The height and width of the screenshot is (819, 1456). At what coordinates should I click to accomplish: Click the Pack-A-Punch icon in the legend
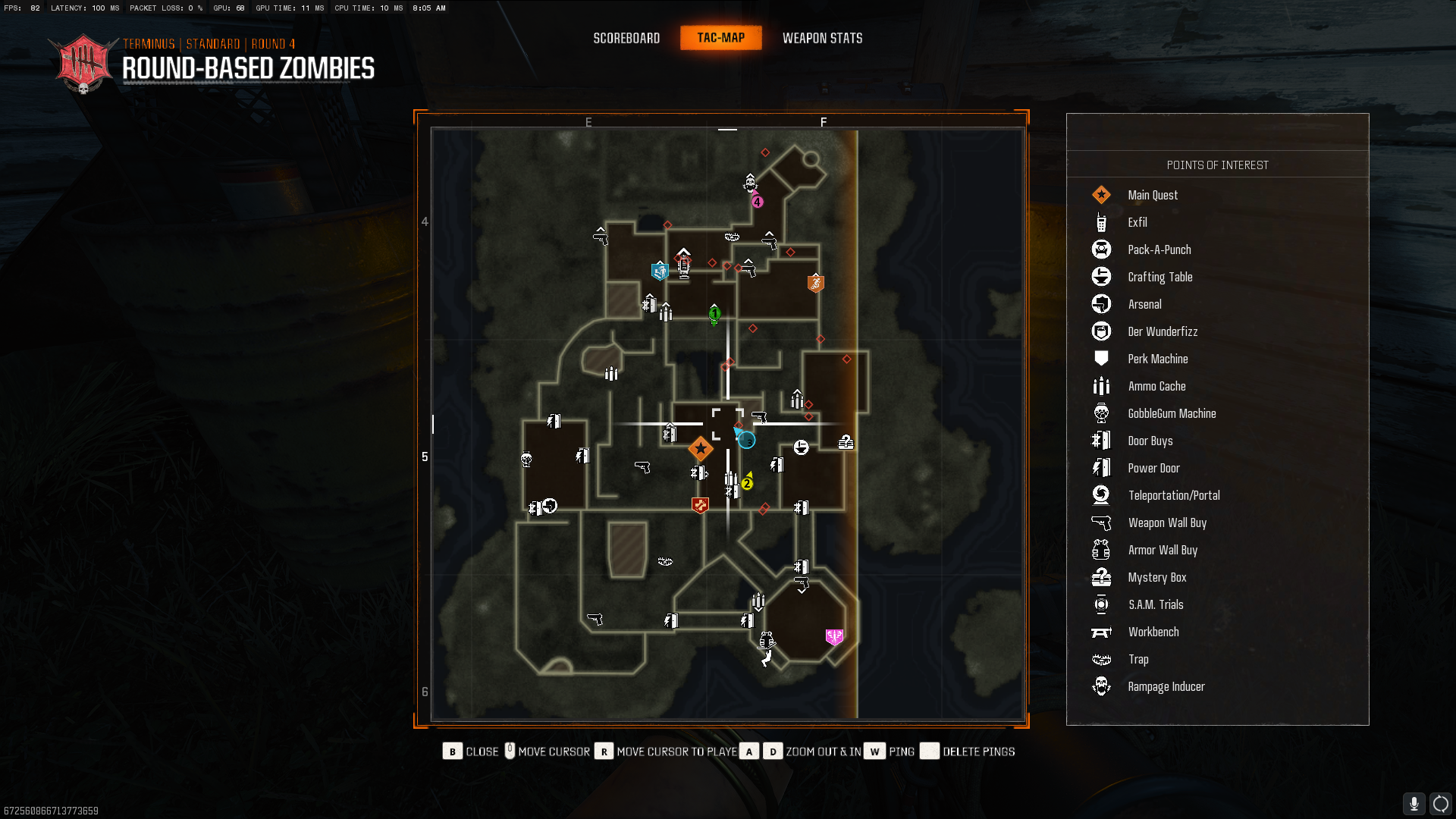tap(1101, 249)
